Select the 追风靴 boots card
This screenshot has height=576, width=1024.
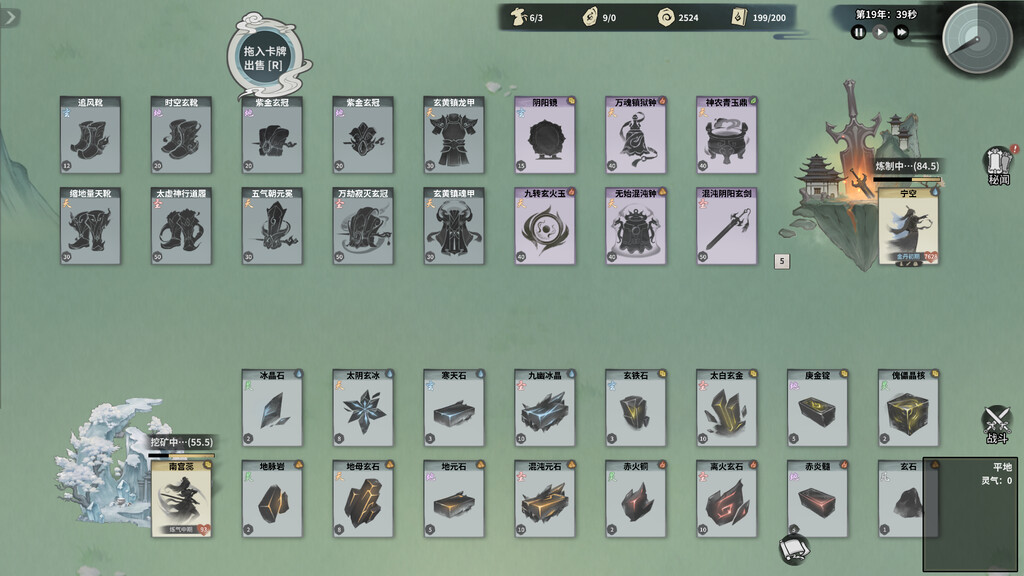pos(90,135)
